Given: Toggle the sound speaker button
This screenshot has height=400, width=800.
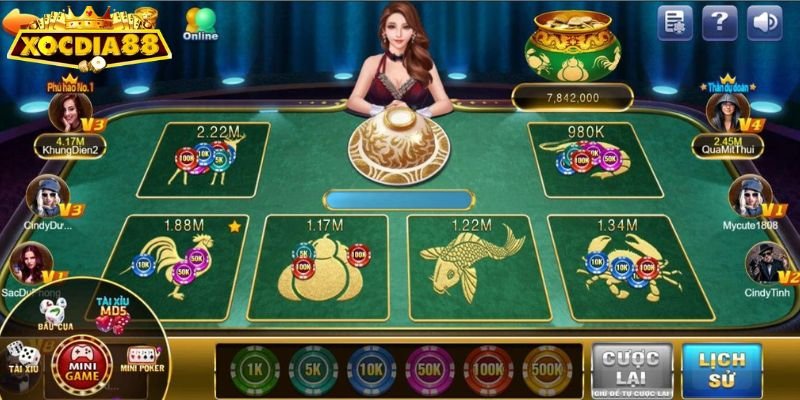Looking at the screenshot, I should coord(765,22).
